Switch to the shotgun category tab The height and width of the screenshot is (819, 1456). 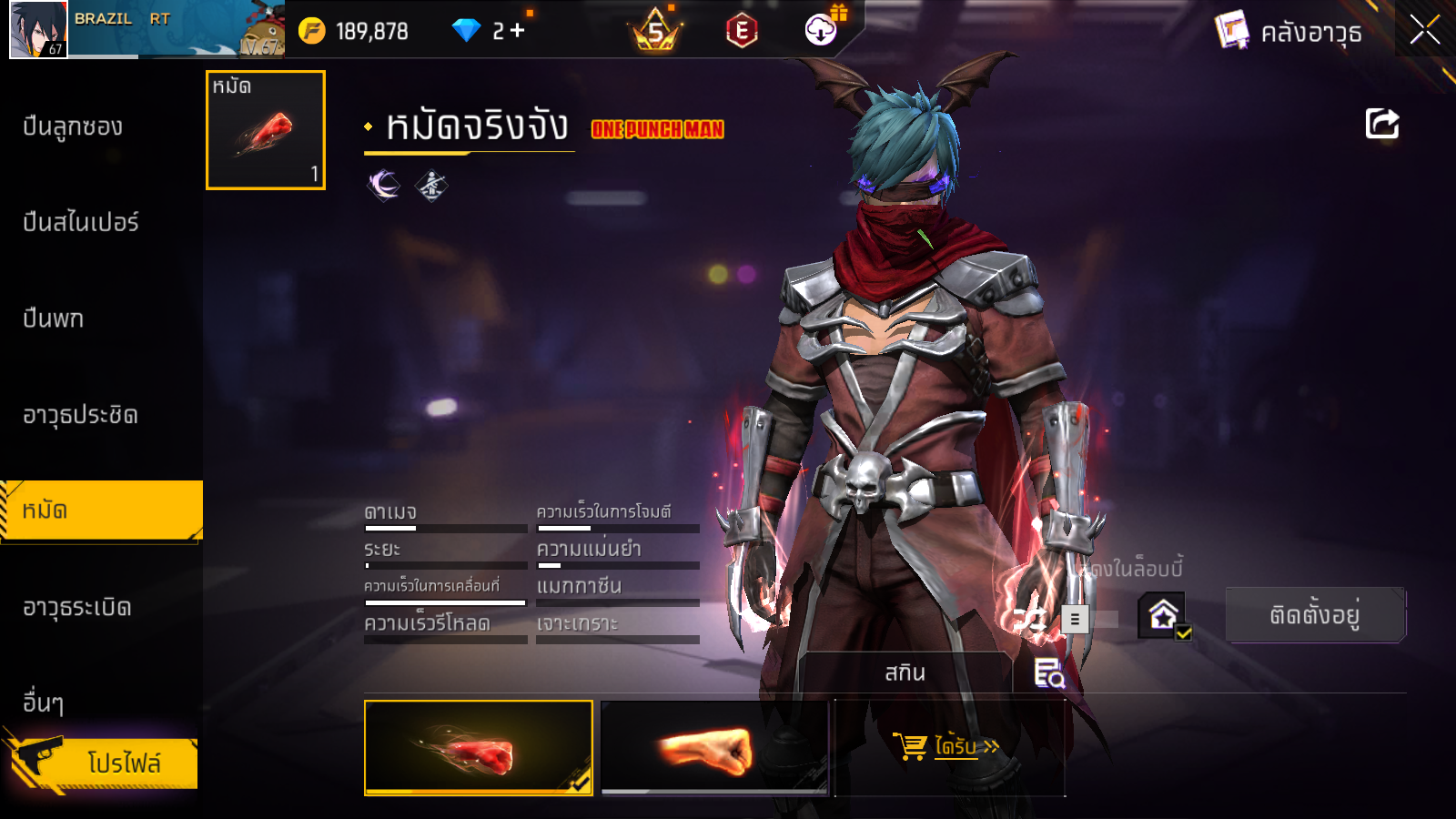(73, 126)
